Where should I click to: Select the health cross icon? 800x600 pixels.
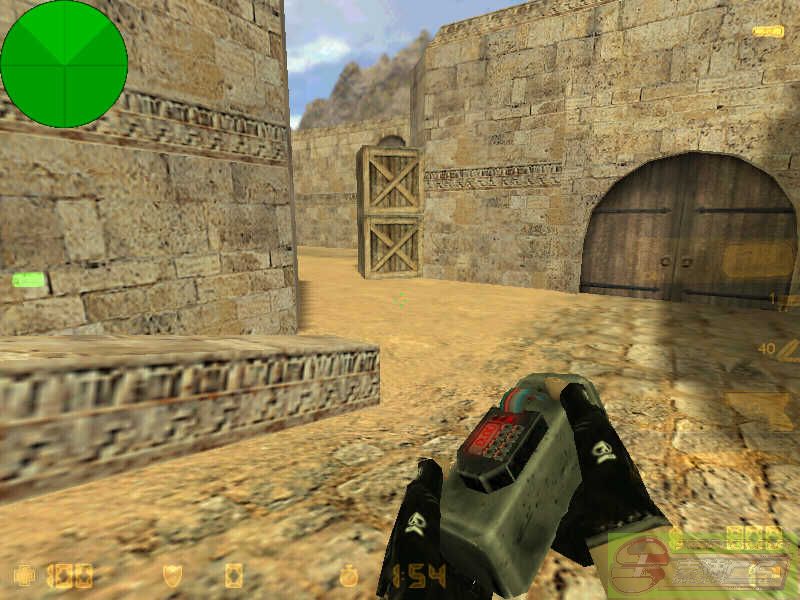(x=24, y=575)
